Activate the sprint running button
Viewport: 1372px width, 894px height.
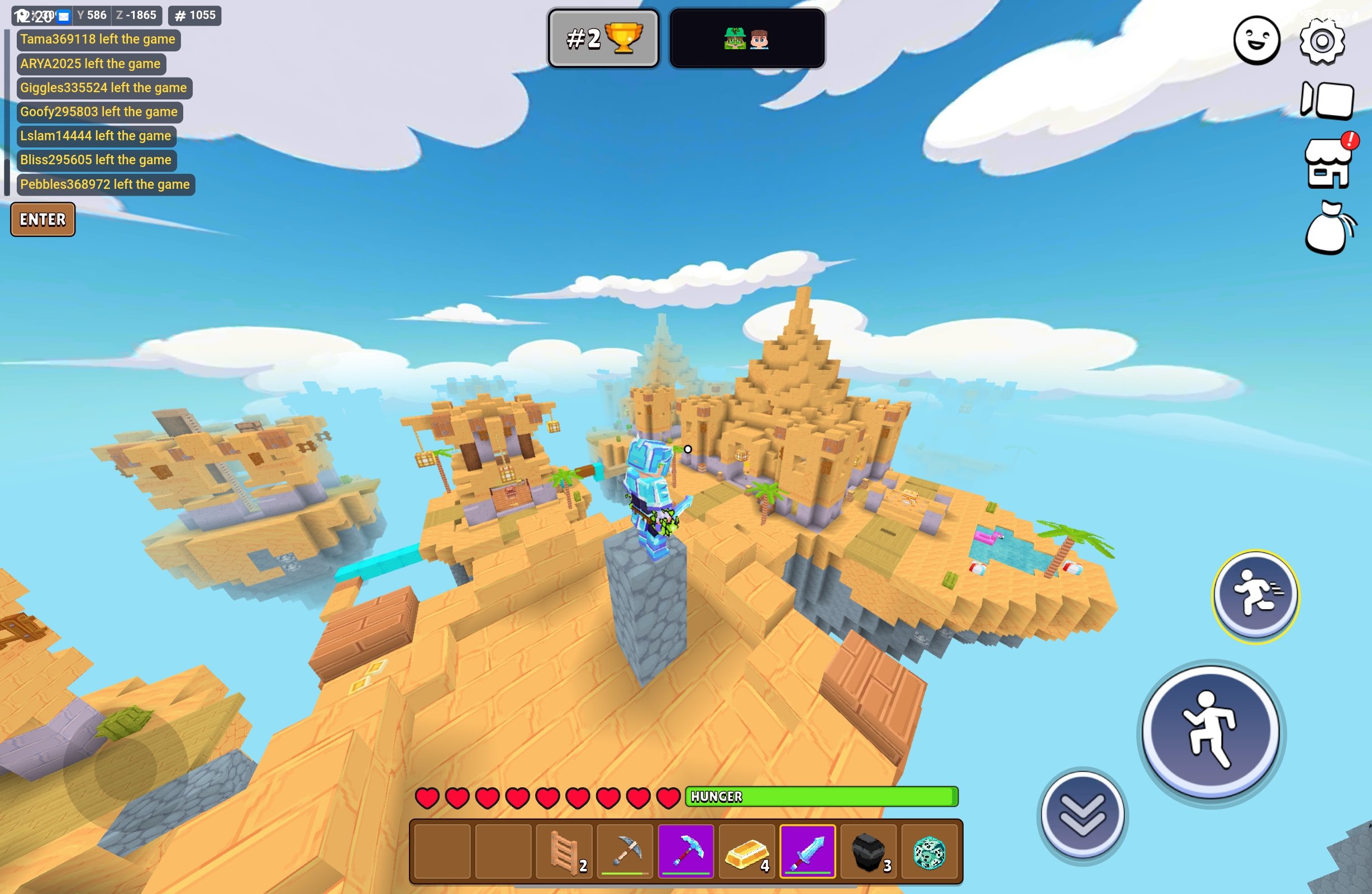pos(1256,595)
